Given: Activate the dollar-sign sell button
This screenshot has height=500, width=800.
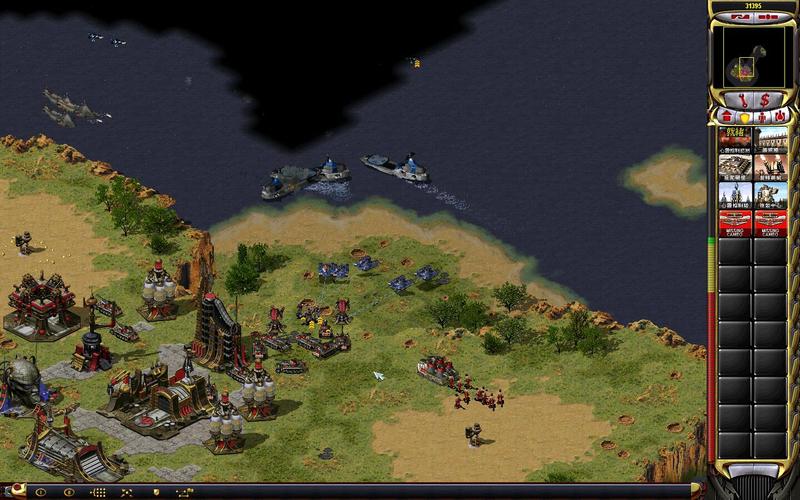Looking at the screenshot, I should click(765, 100).
